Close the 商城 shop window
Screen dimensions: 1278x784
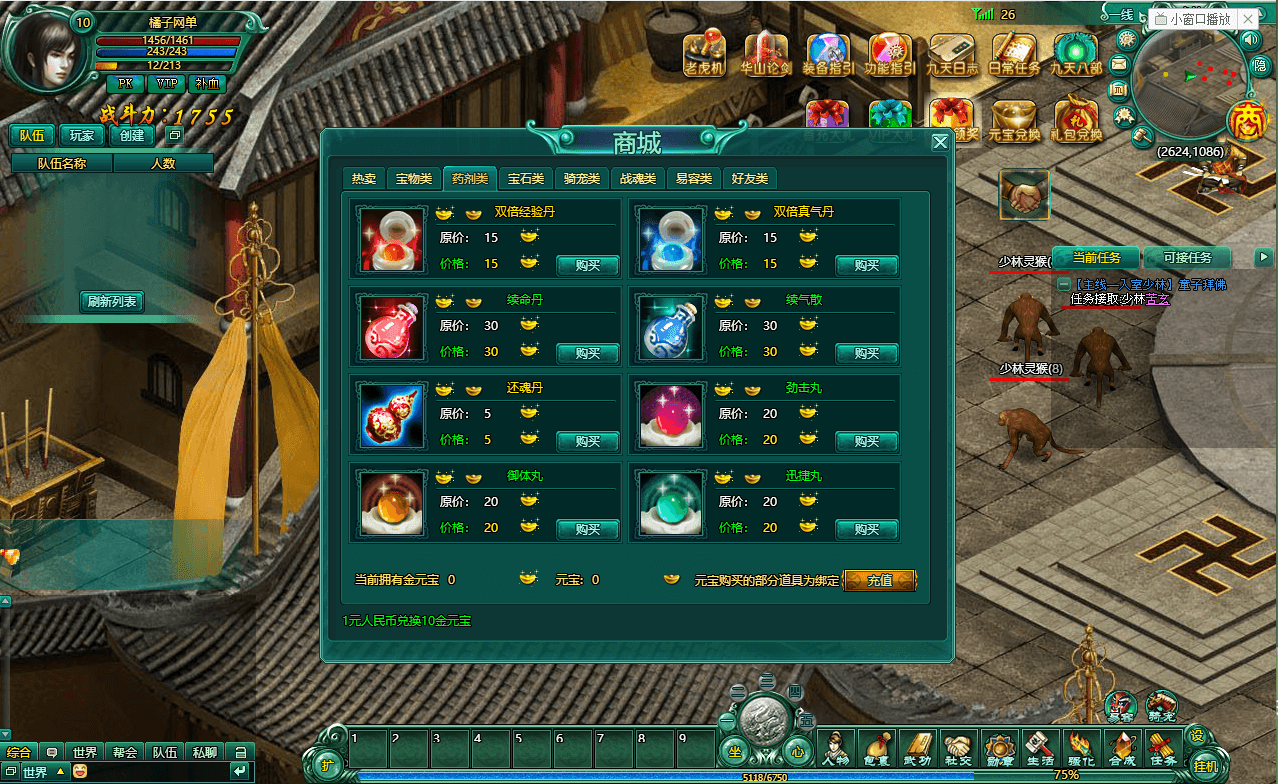(940, 142)
